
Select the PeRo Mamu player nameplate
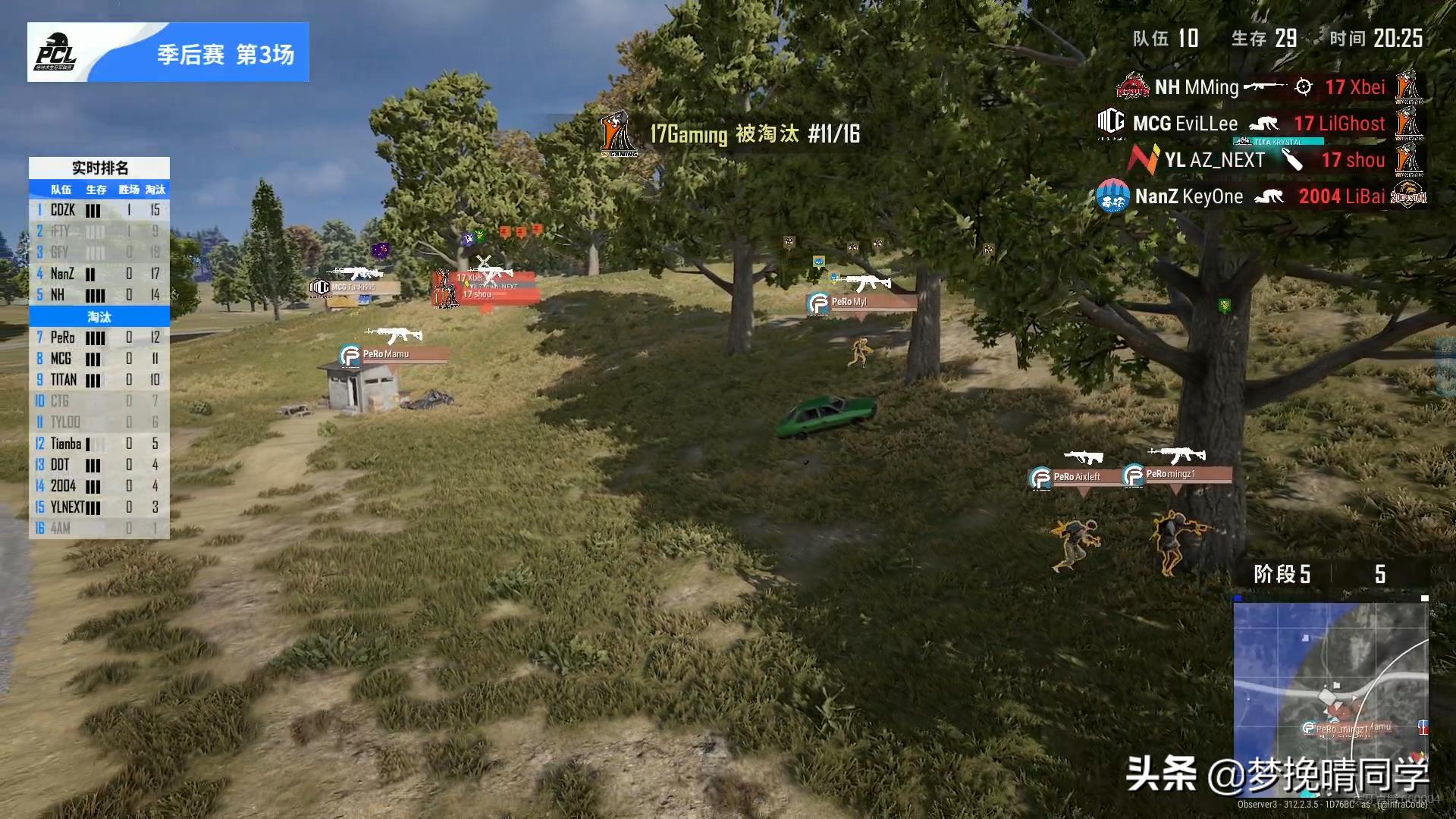tap(393, 354)
